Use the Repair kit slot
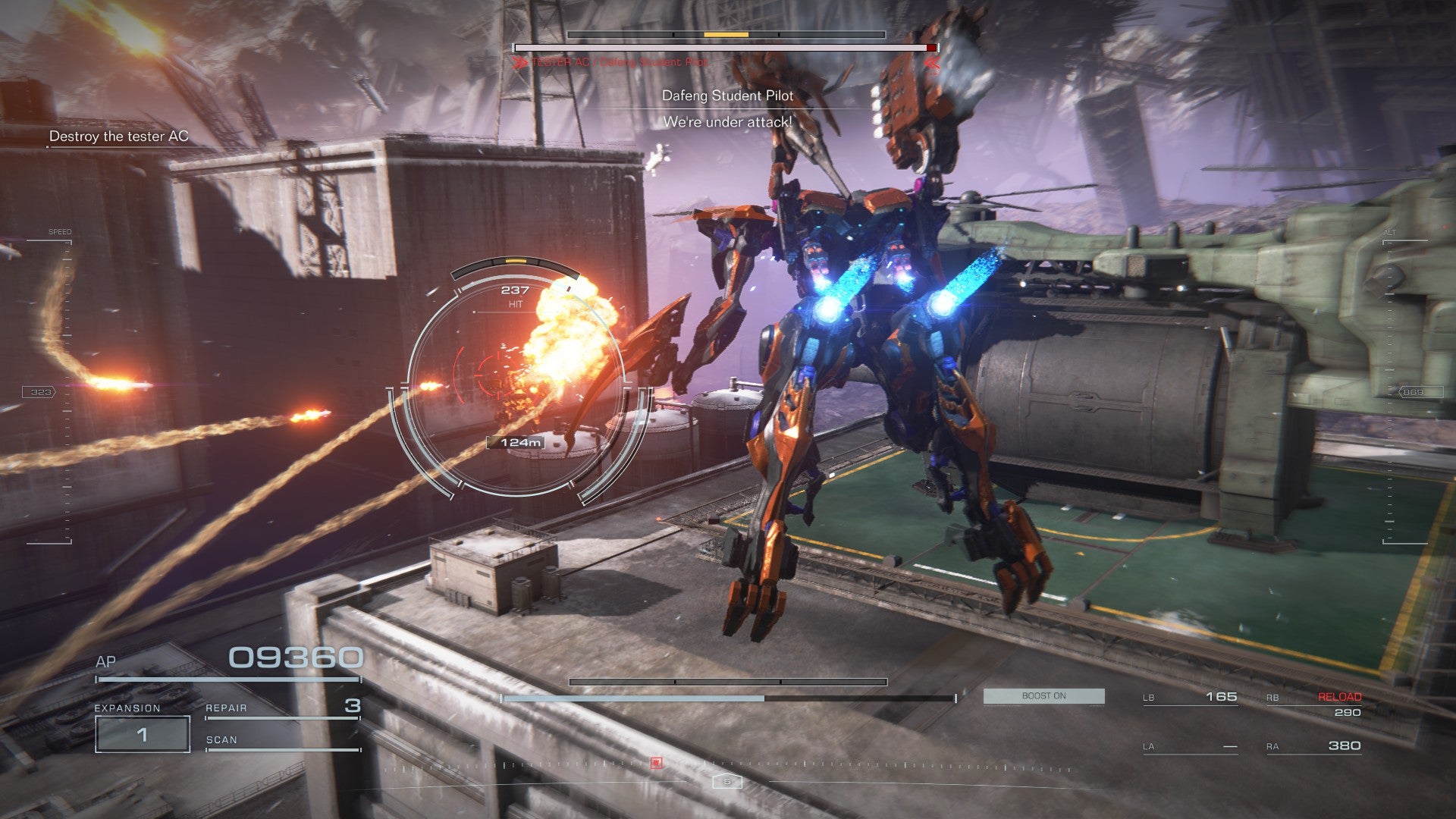This screenshot has width=1456, height=819. pyautogui.click(x=281, y=708)
